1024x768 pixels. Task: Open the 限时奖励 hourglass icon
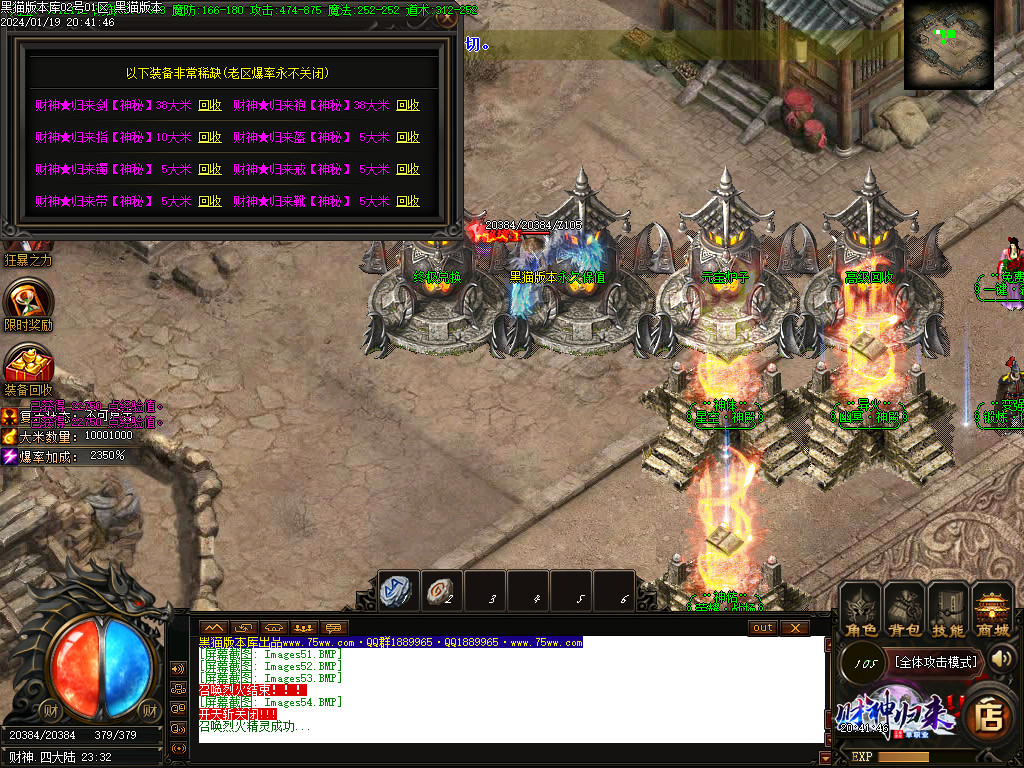pos(27,299)
